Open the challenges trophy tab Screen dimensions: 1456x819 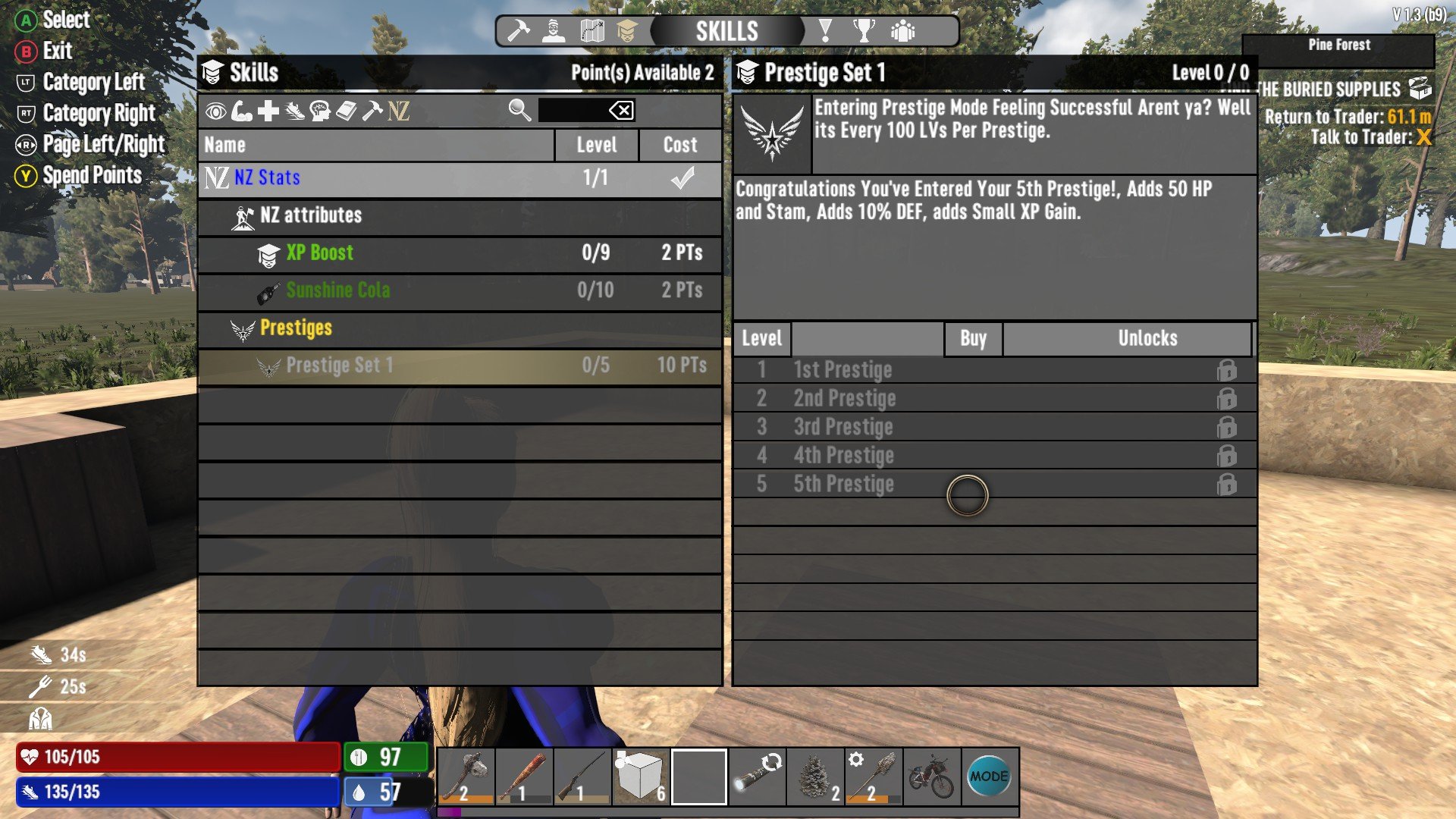(x=863, y=31)
